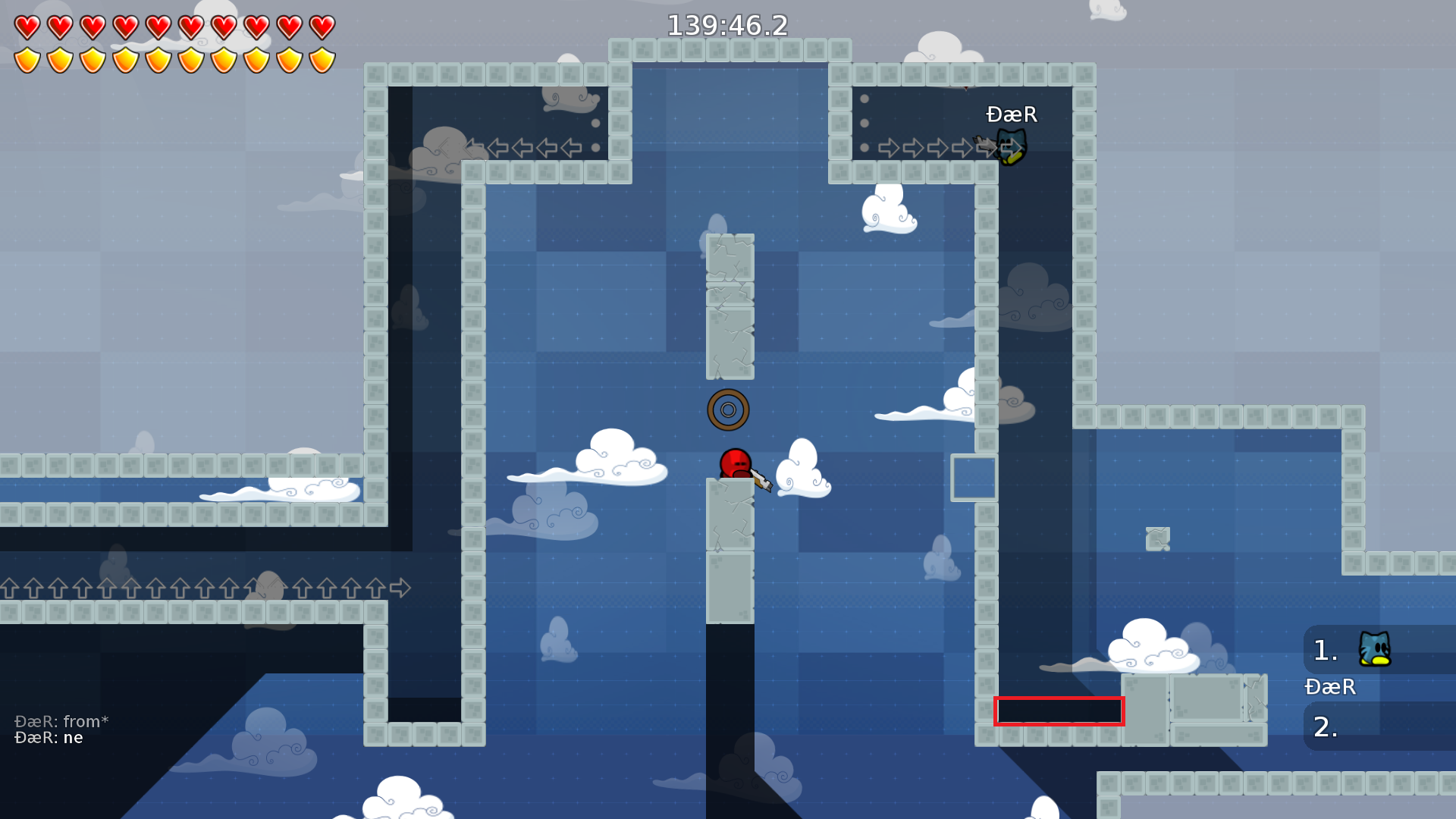The image size is (1456, 819).
Task: Expand the scoreboard entry labeled 1.
Action: pos(1325,651)
